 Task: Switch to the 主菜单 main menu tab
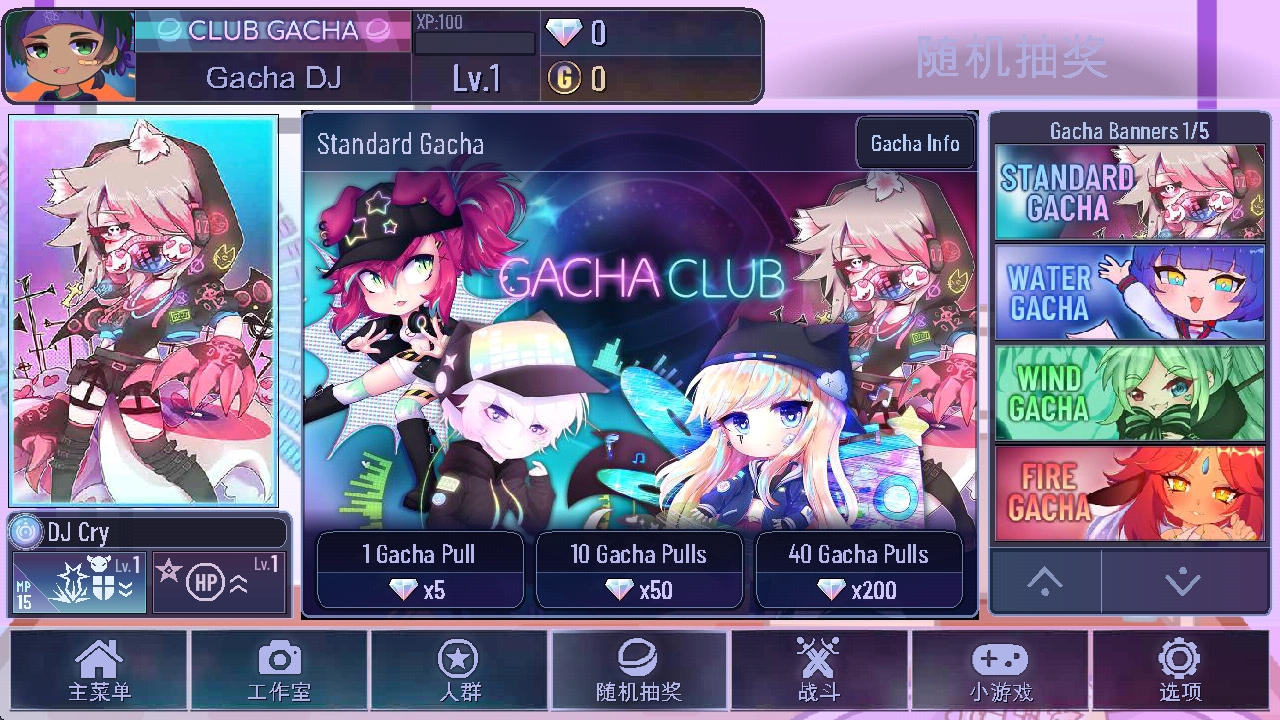[x=97, y=668]
